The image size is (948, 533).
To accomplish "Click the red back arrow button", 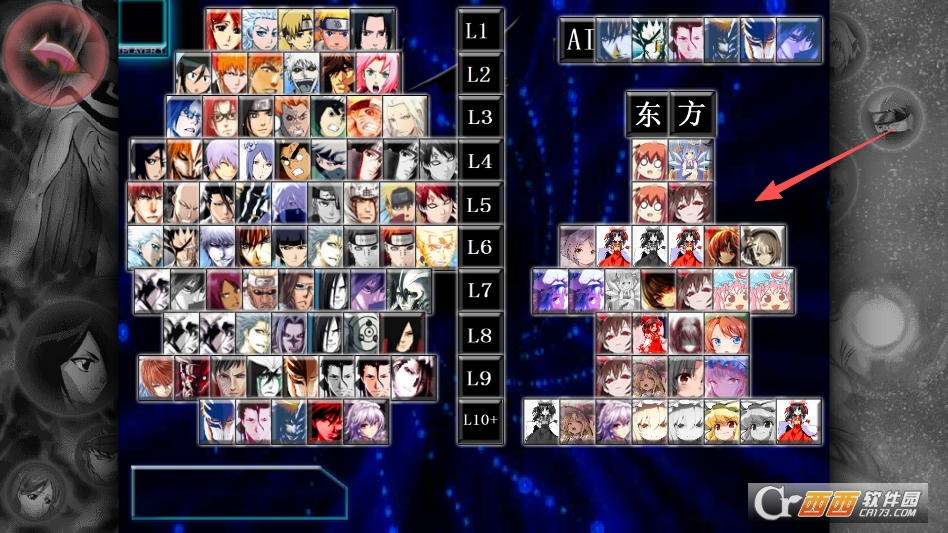I will click(53, 55).
